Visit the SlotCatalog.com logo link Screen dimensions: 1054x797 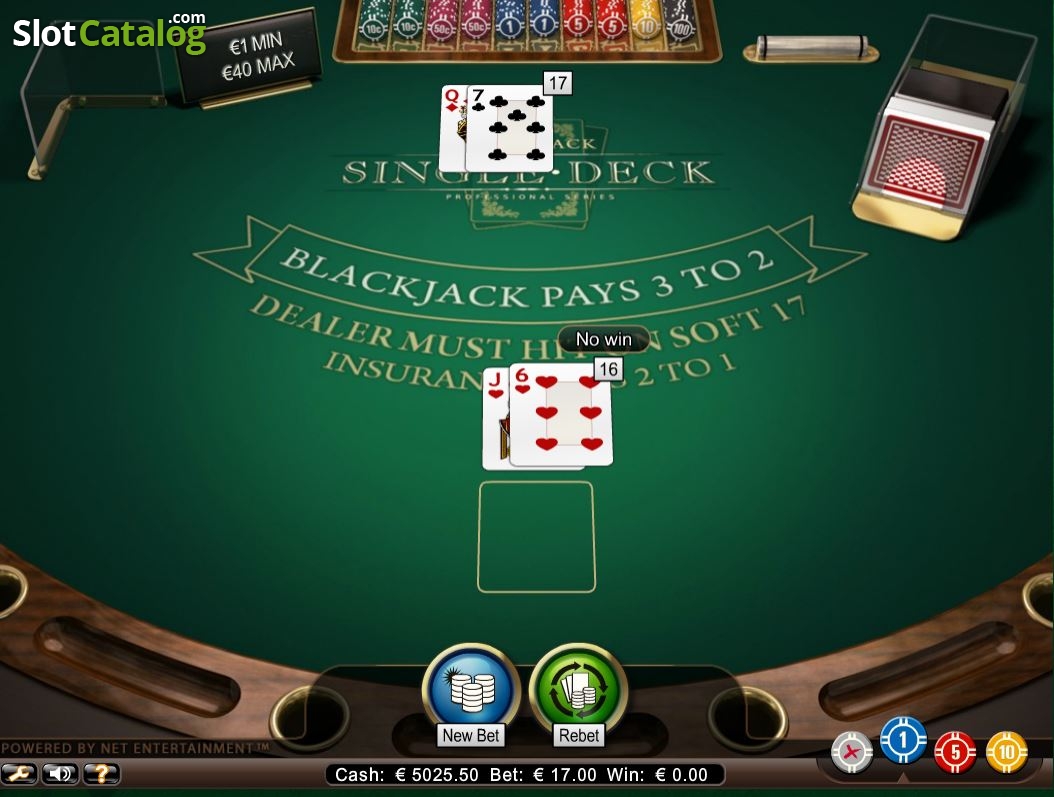109,34
